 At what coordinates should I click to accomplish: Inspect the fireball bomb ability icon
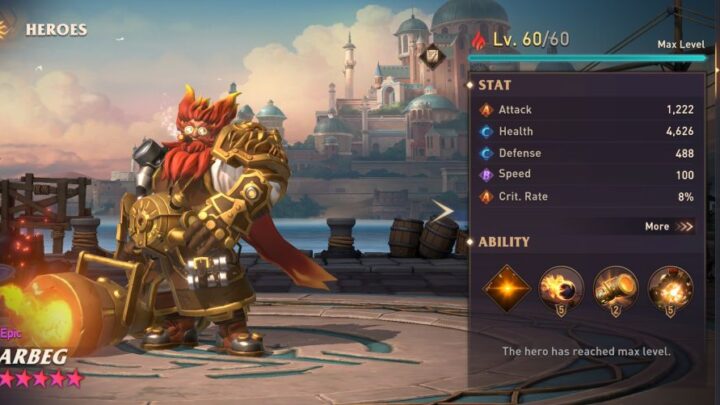coord(560,288)
